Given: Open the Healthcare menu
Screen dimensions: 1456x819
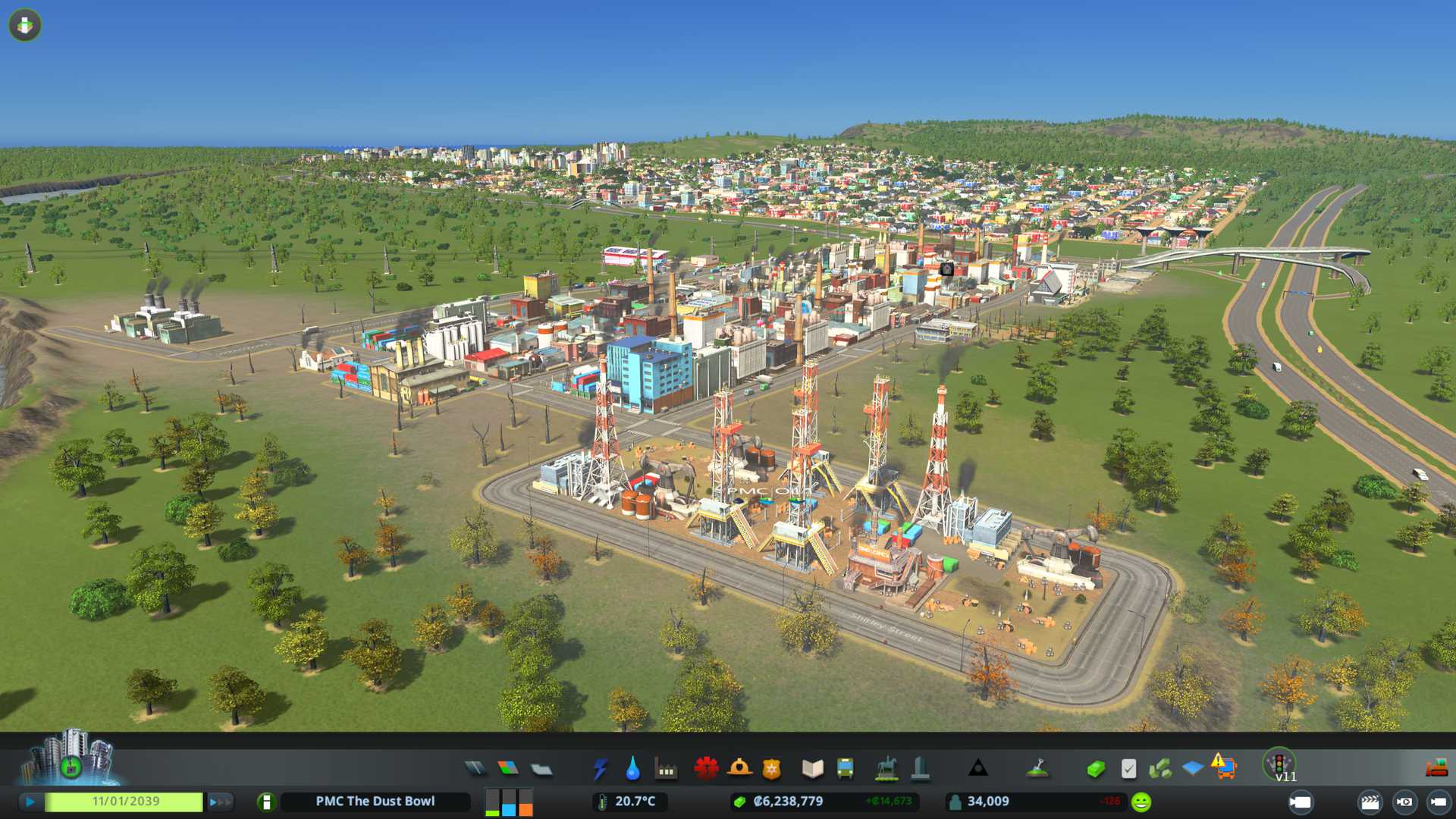Looking at the screenshot, I should pos(706,769).
